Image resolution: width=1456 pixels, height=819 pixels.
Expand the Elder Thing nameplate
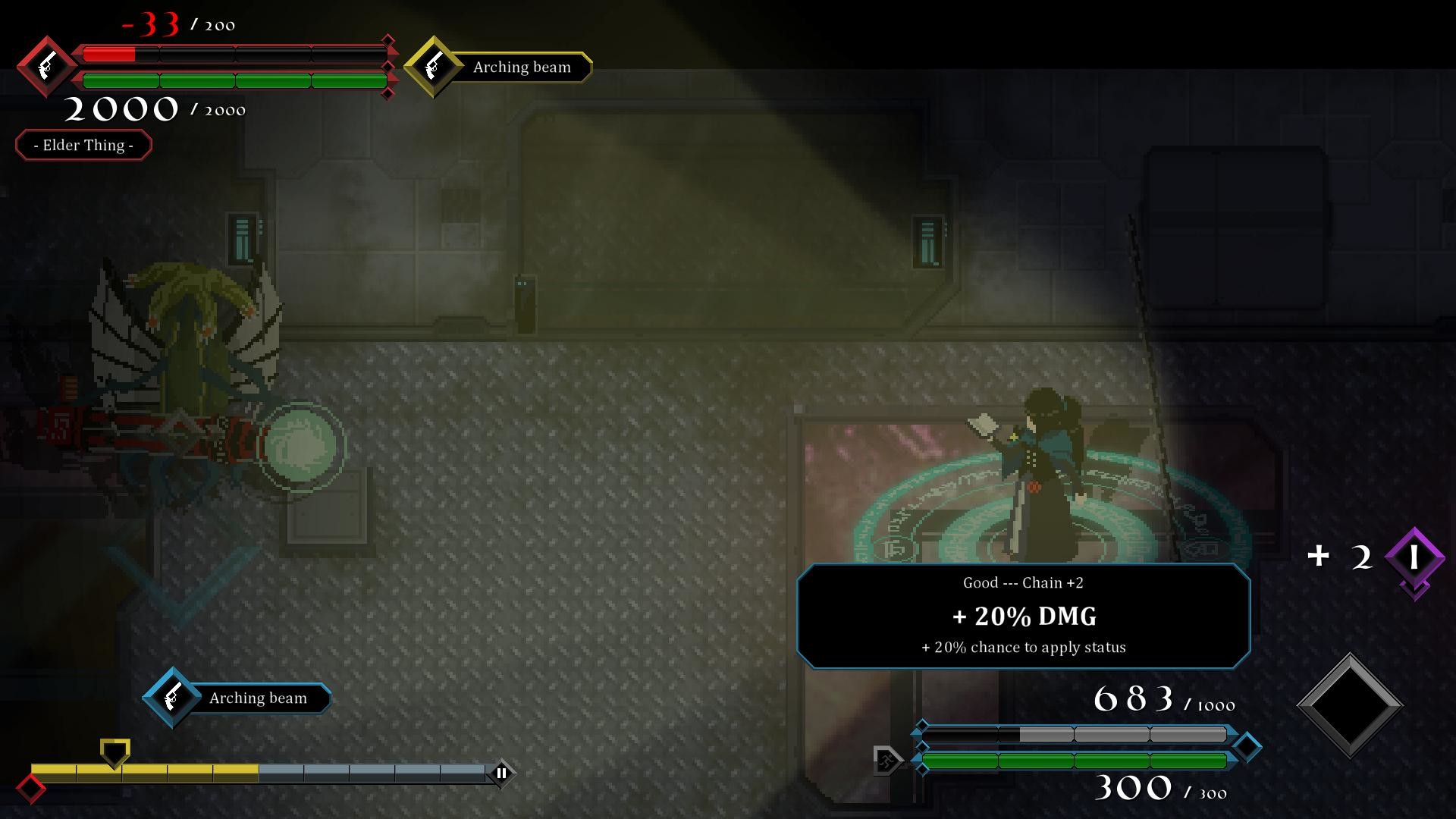pos(83,145)
